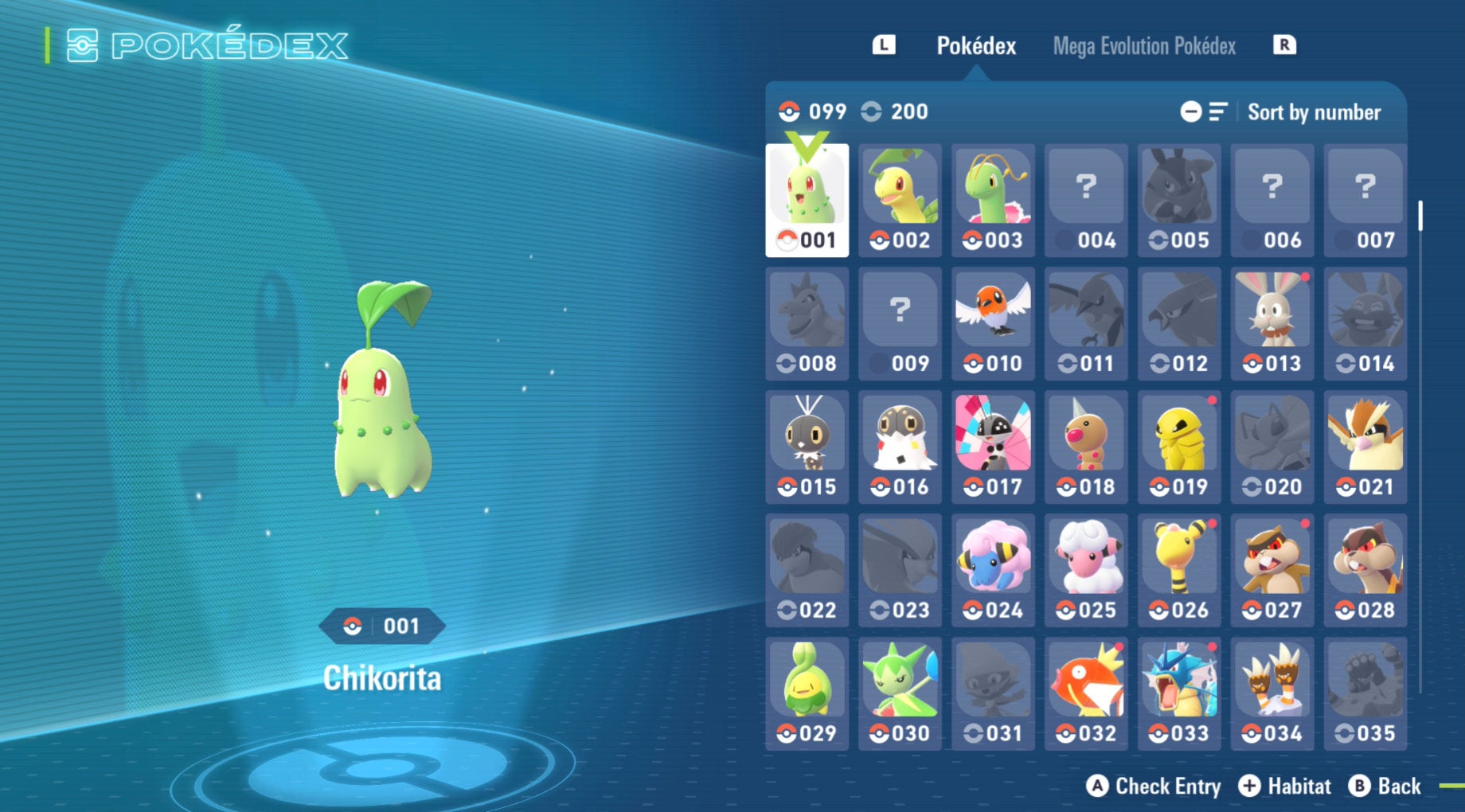The width and height of the screenshot is (1465, 812).
Task: Select Vivillon entry 017
Action: click(993, 447)
